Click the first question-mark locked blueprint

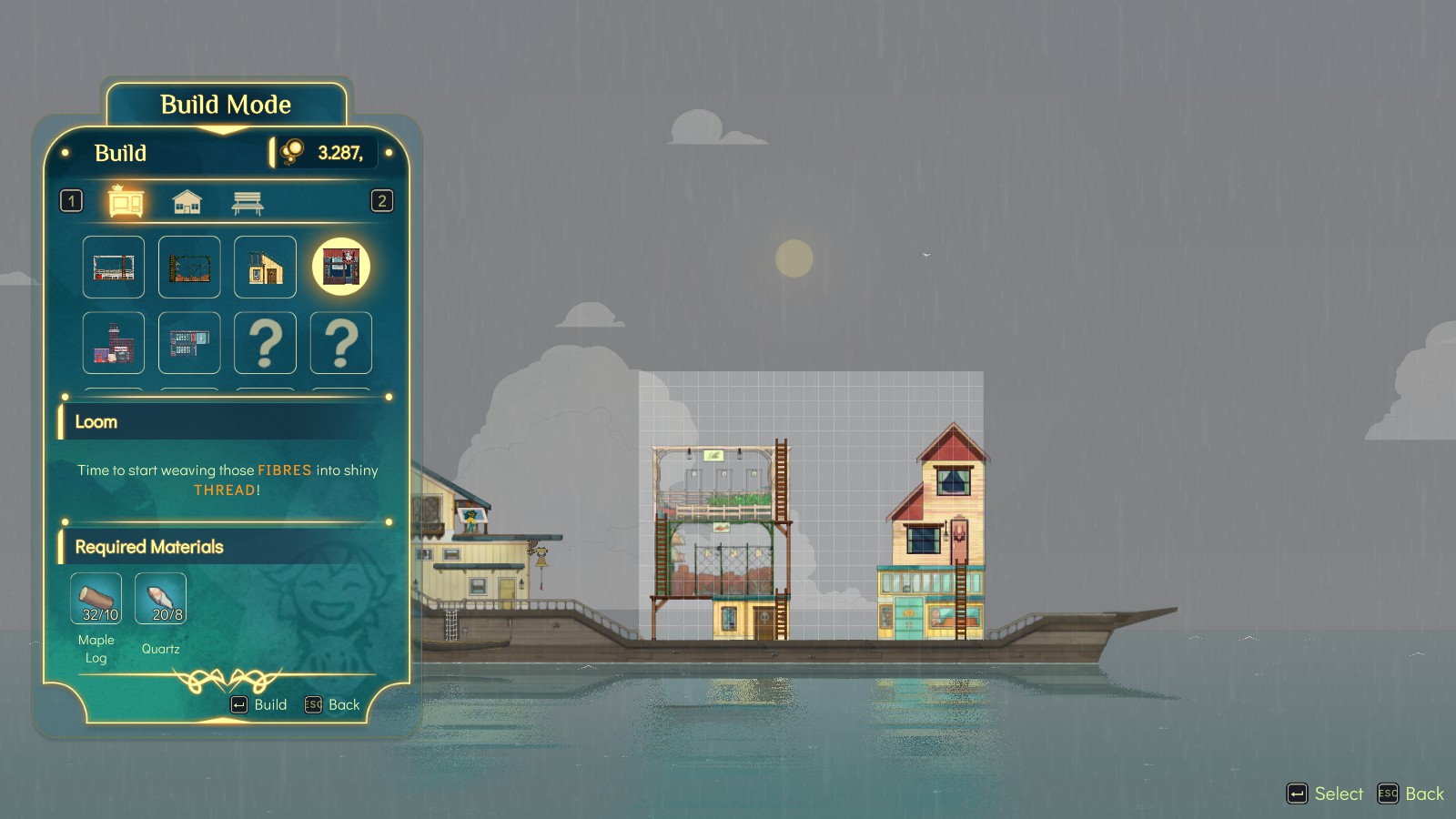(x=265, y=343)
